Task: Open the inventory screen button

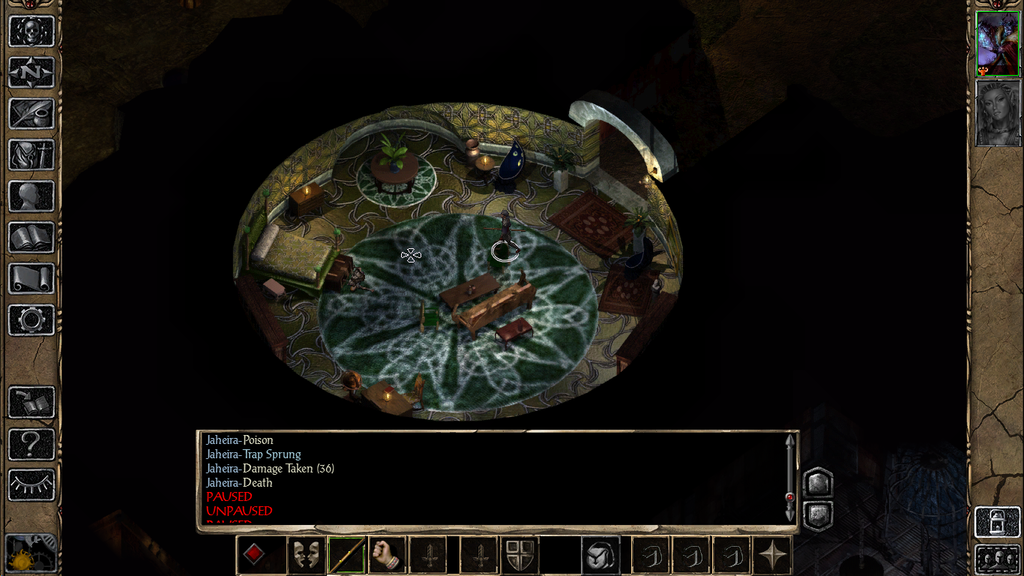Action: click(x=31, y=154)
